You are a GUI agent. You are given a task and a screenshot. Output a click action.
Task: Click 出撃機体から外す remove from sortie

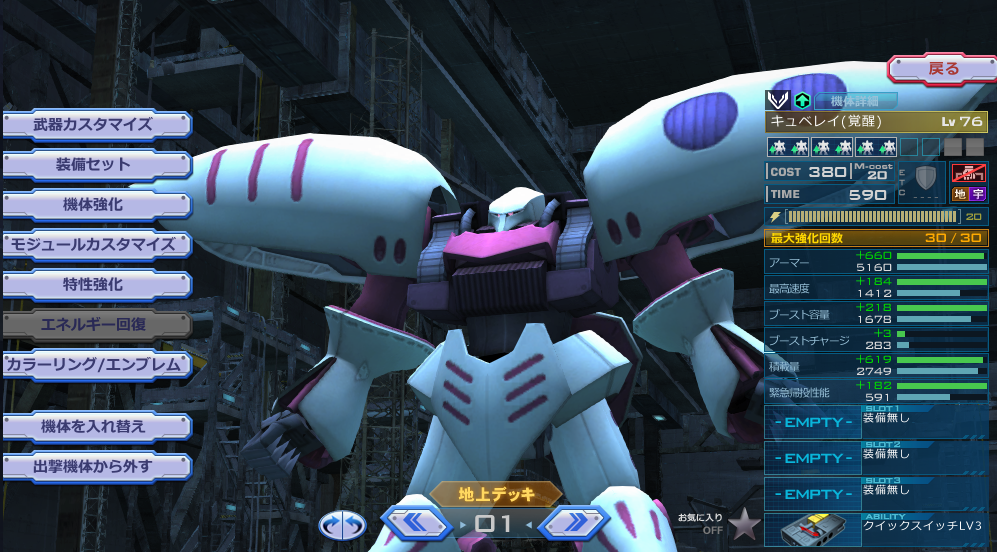94,467
